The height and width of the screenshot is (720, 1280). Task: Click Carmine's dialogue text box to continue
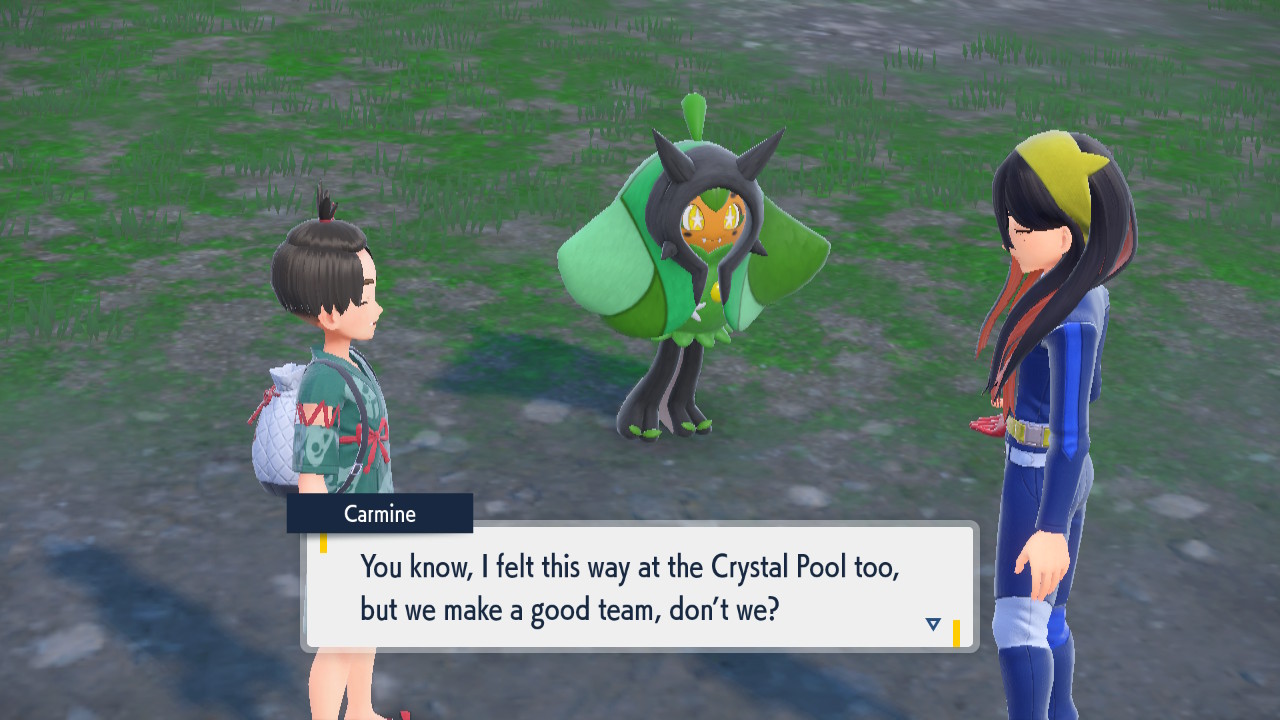[640, 587]
